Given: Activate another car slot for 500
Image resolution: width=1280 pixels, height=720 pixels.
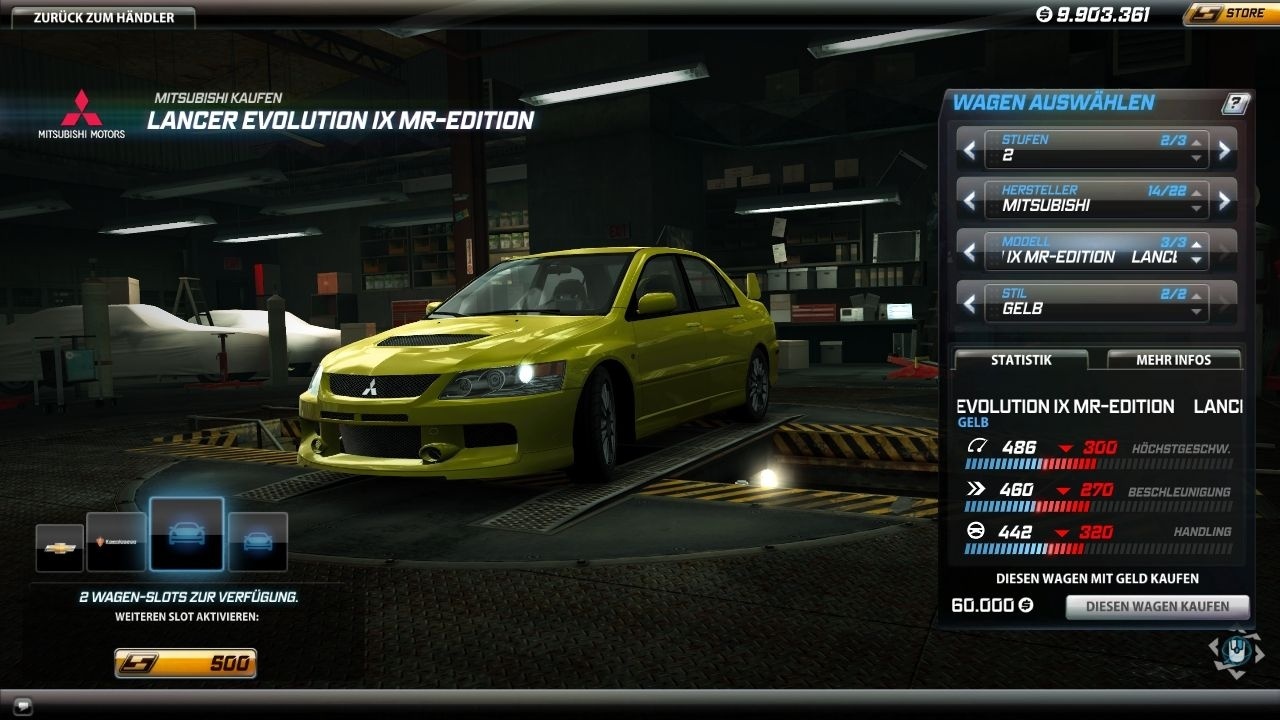Looking at the screenshot, I should (x=186, y=663).
